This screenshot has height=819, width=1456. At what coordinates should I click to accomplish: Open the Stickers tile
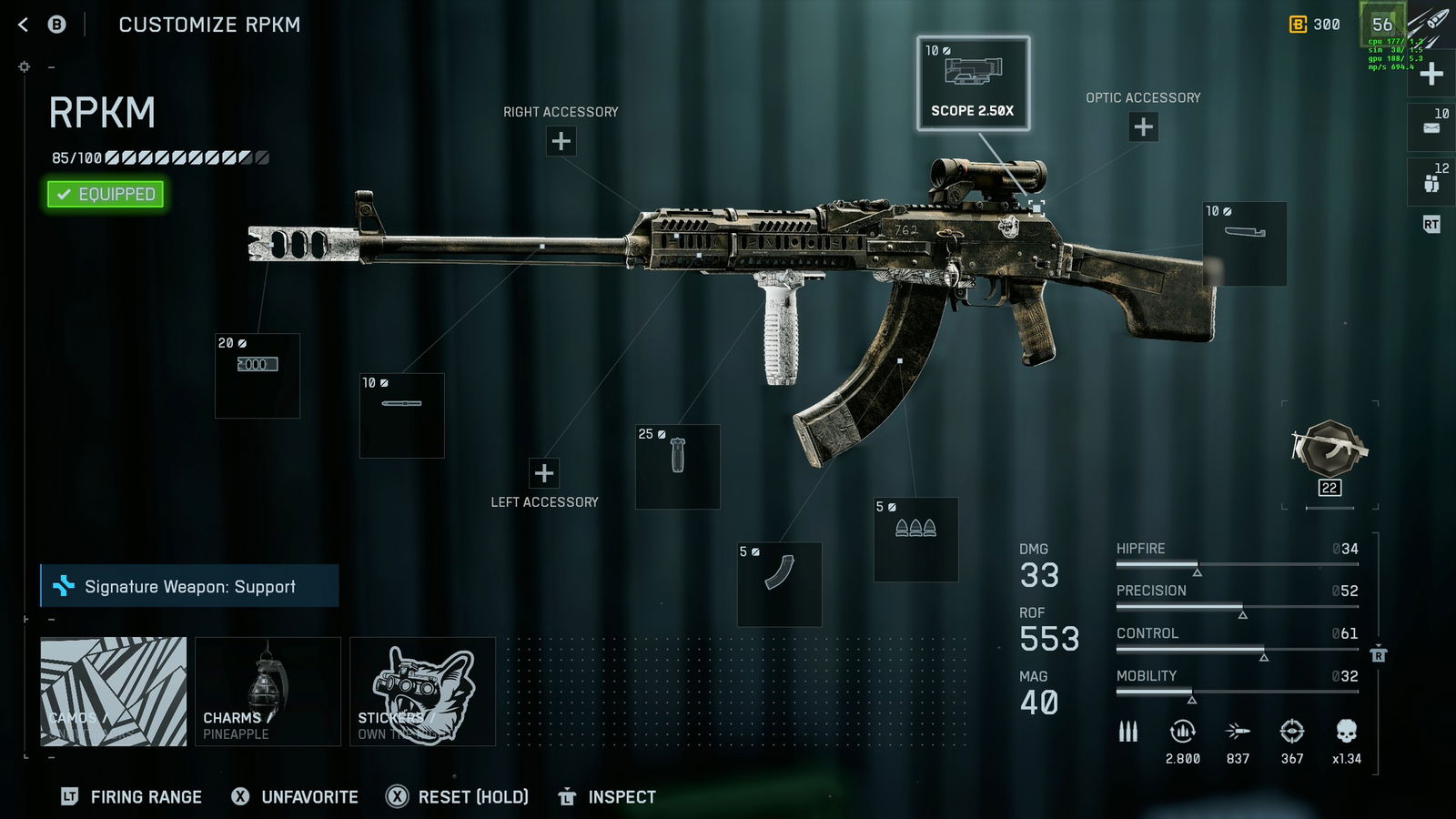(422, 692)
